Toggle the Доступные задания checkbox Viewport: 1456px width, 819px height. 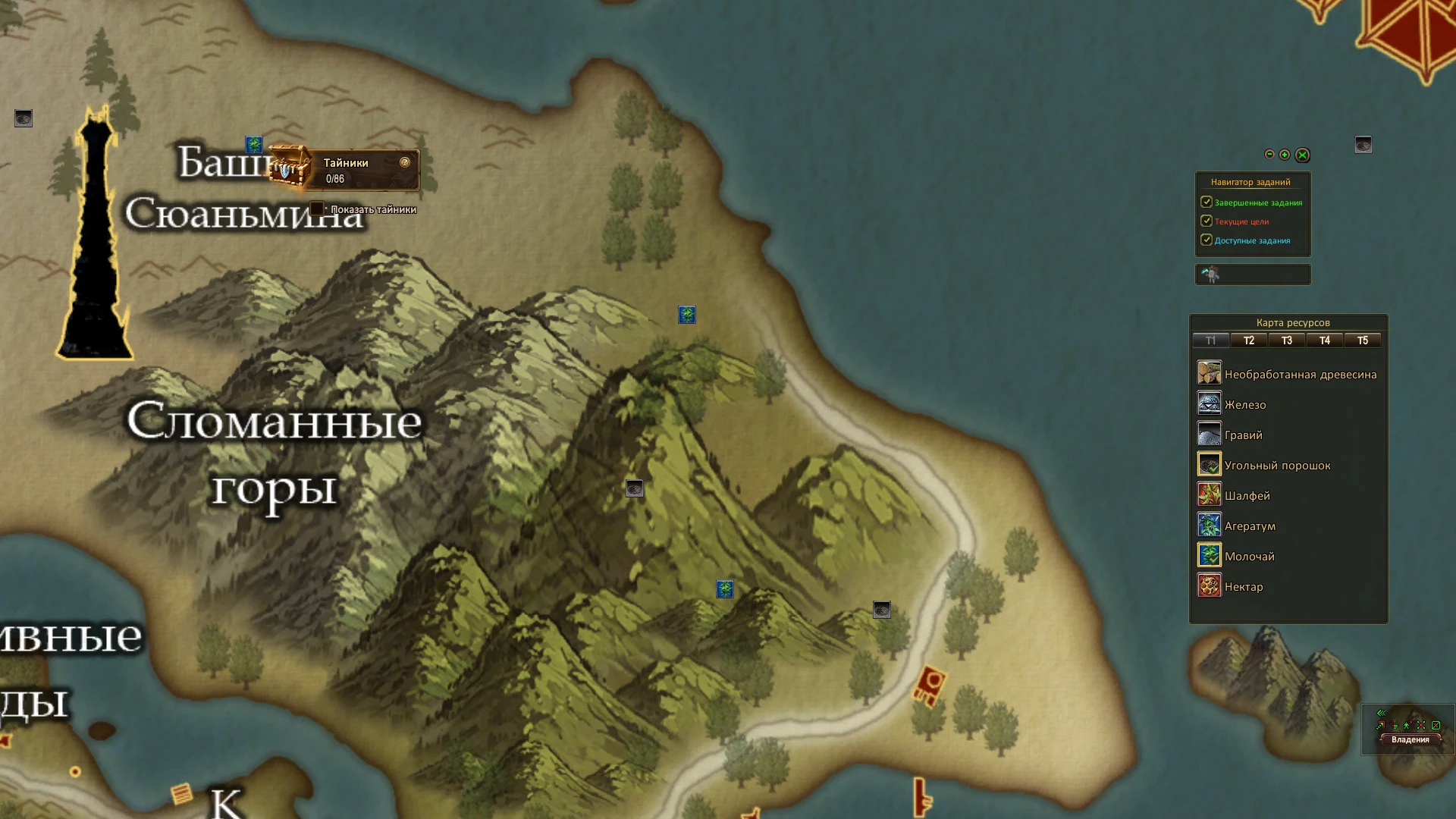point(1207,240)
